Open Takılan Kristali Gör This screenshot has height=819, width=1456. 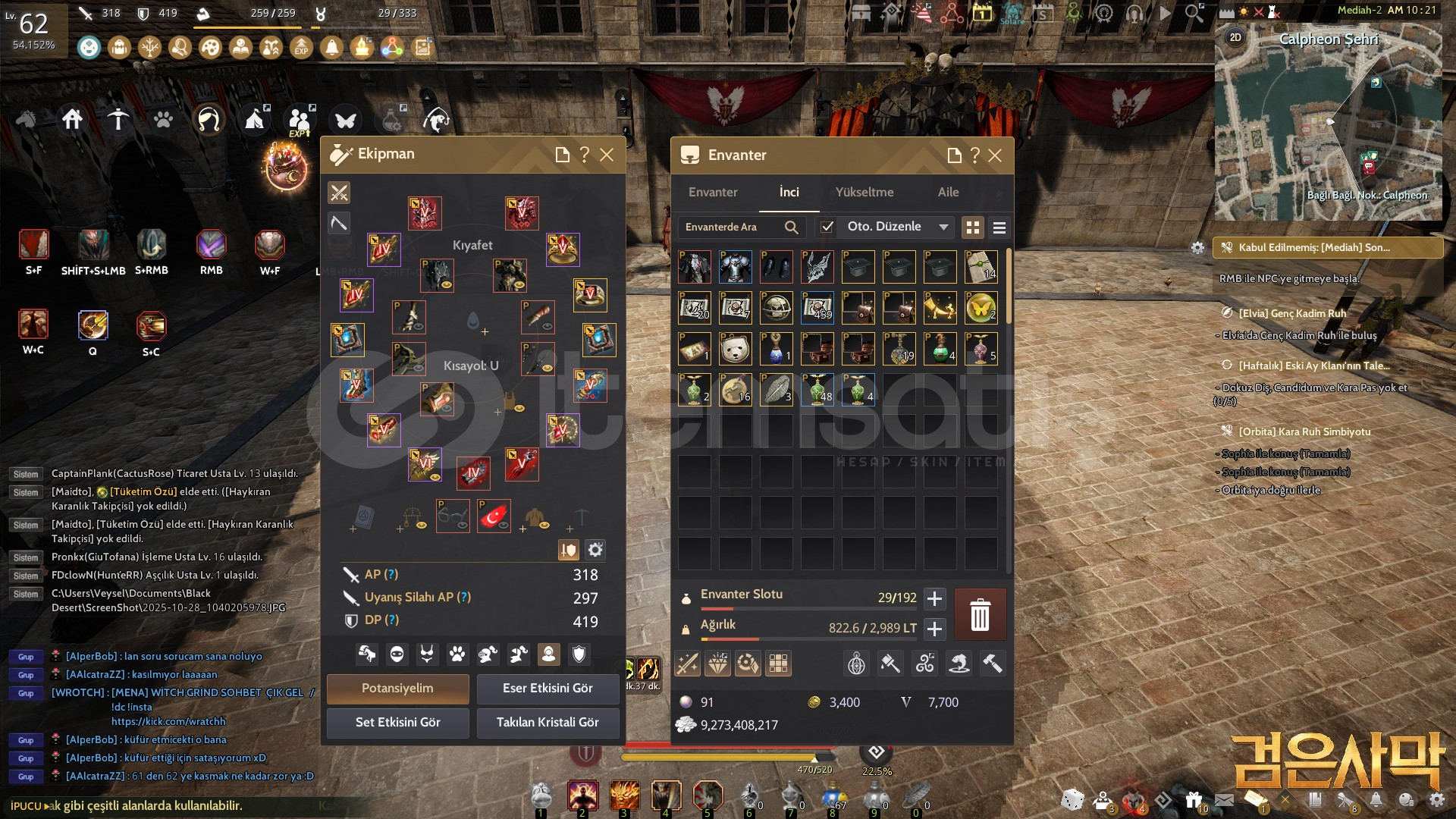[548, 723]
